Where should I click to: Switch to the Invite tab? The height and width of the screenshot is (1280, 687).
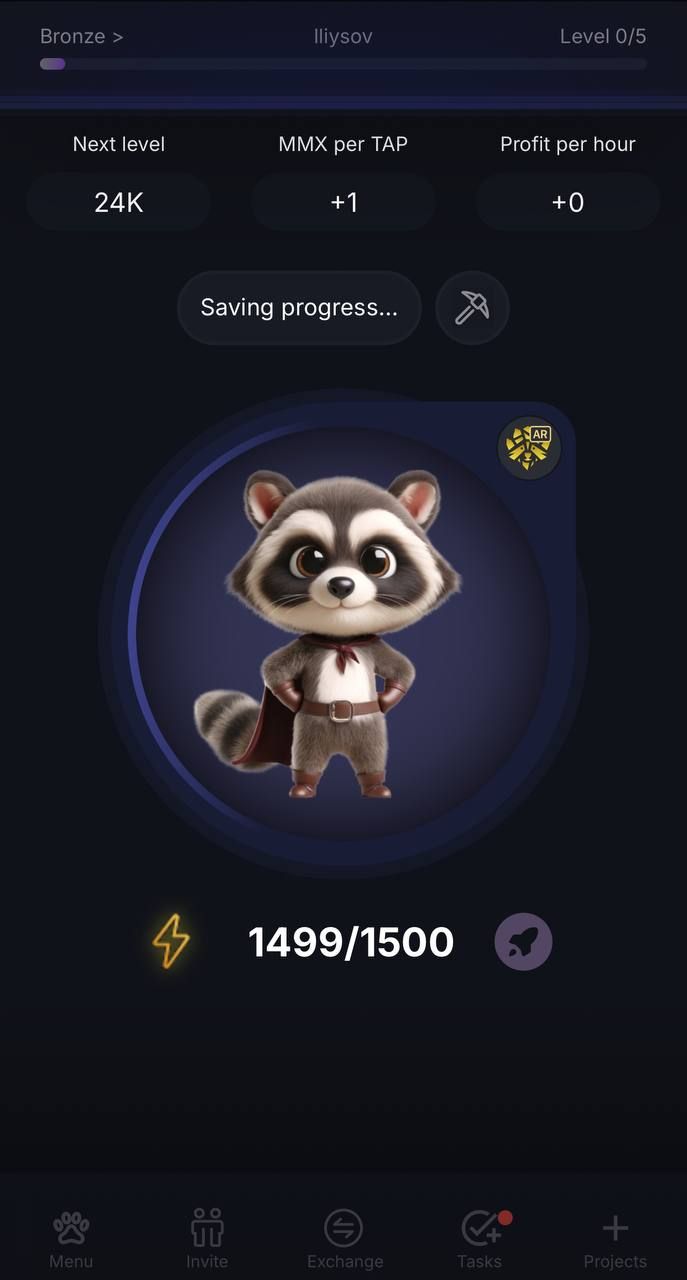tap(207, 1238)
